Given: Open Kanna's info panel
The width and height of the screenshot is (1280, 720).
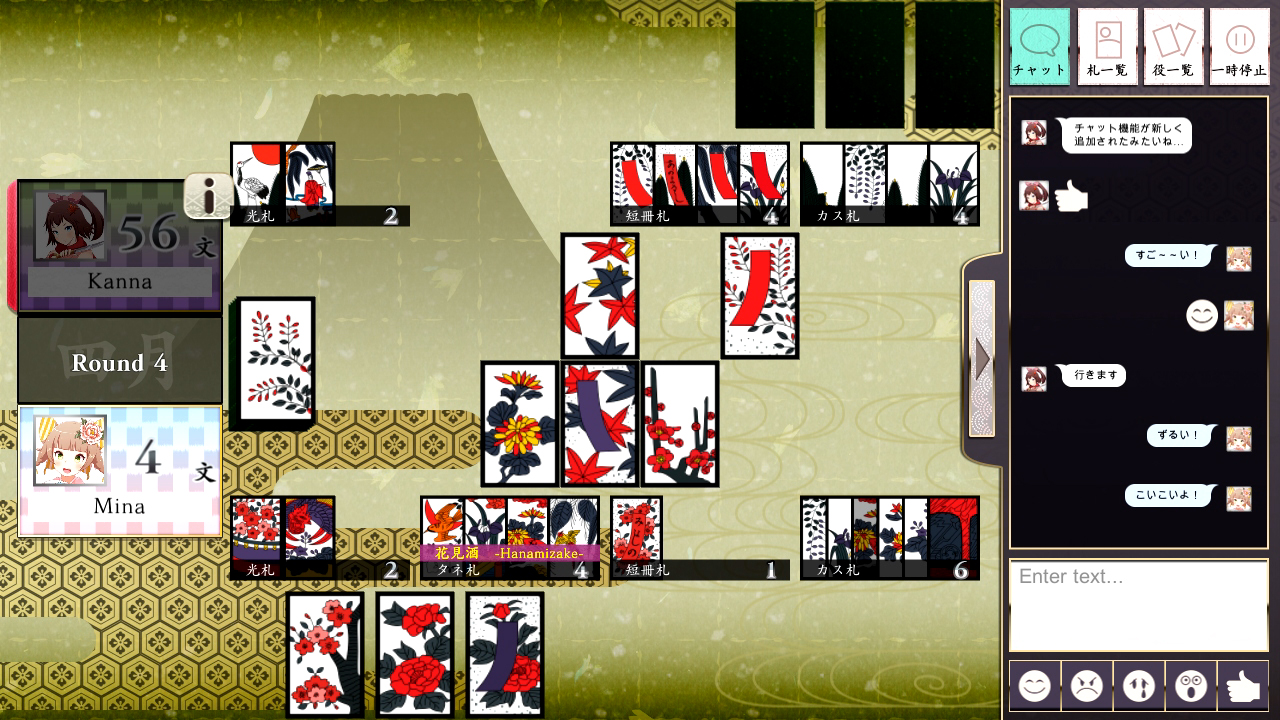Looking at the screenshot, I should (208, 196).
